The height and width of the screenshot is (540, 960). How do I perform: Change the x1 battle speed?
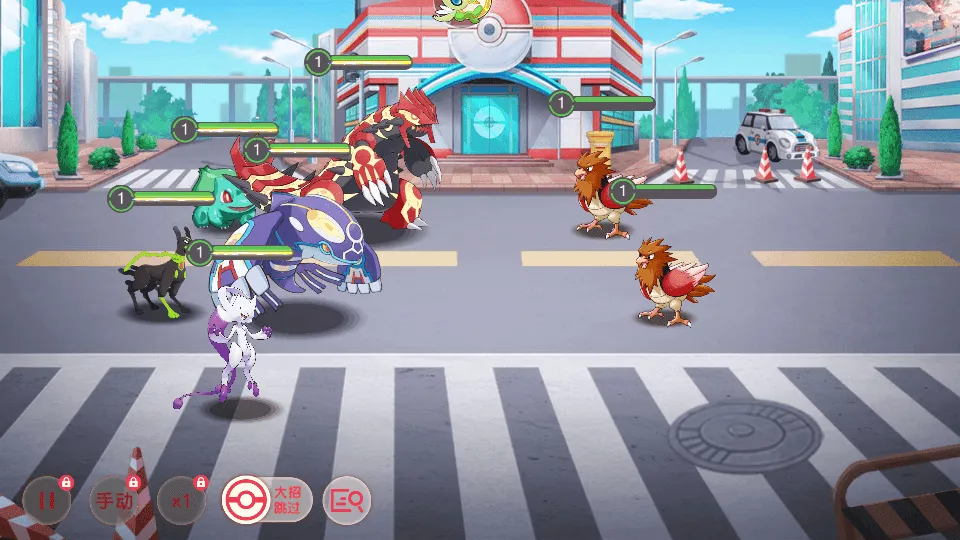(181, 500)
